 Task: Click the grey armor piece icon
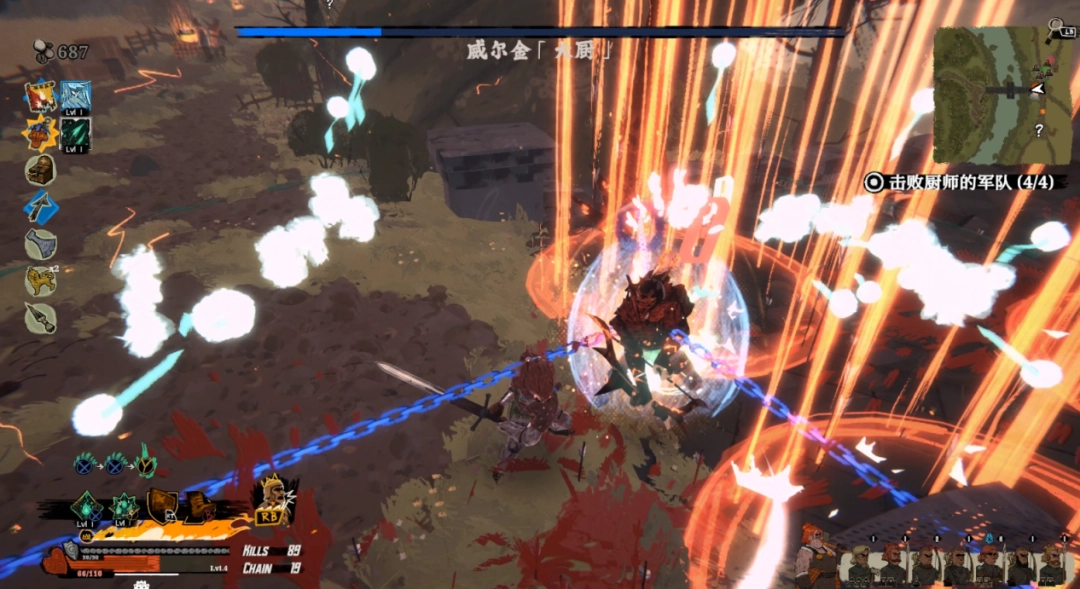[x=40, y=244]
